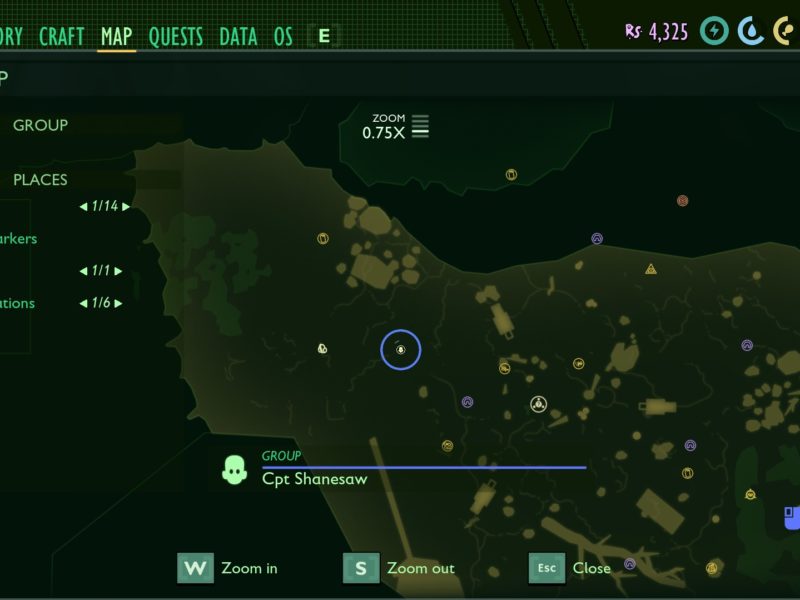Image resolution: width=800 pixels, height=600 pixels.
Task: Click the left arrow next to 1/6
Action: pos(83,303)
